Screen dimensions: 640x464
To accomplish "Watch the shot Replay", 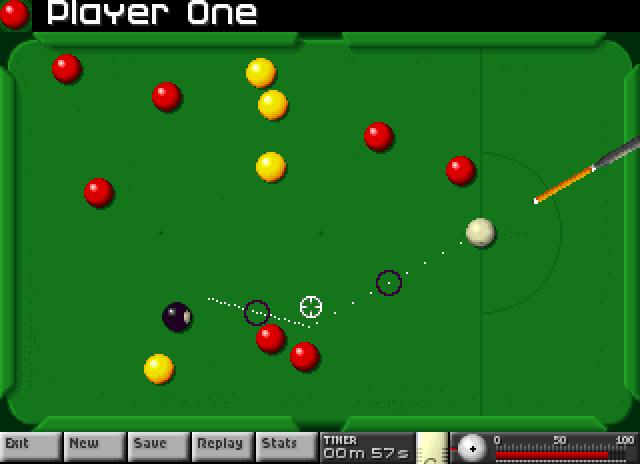I will pos(222,446).
